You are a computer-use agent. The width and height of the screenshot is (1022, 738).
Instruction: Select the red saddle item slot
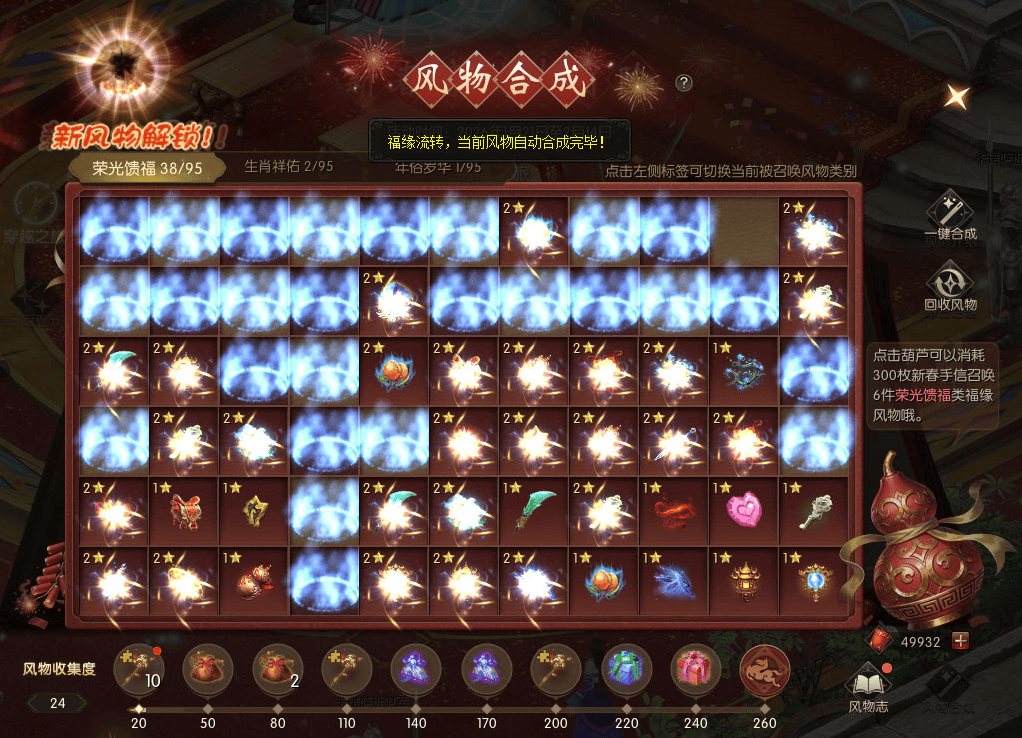tap(183, 510)
